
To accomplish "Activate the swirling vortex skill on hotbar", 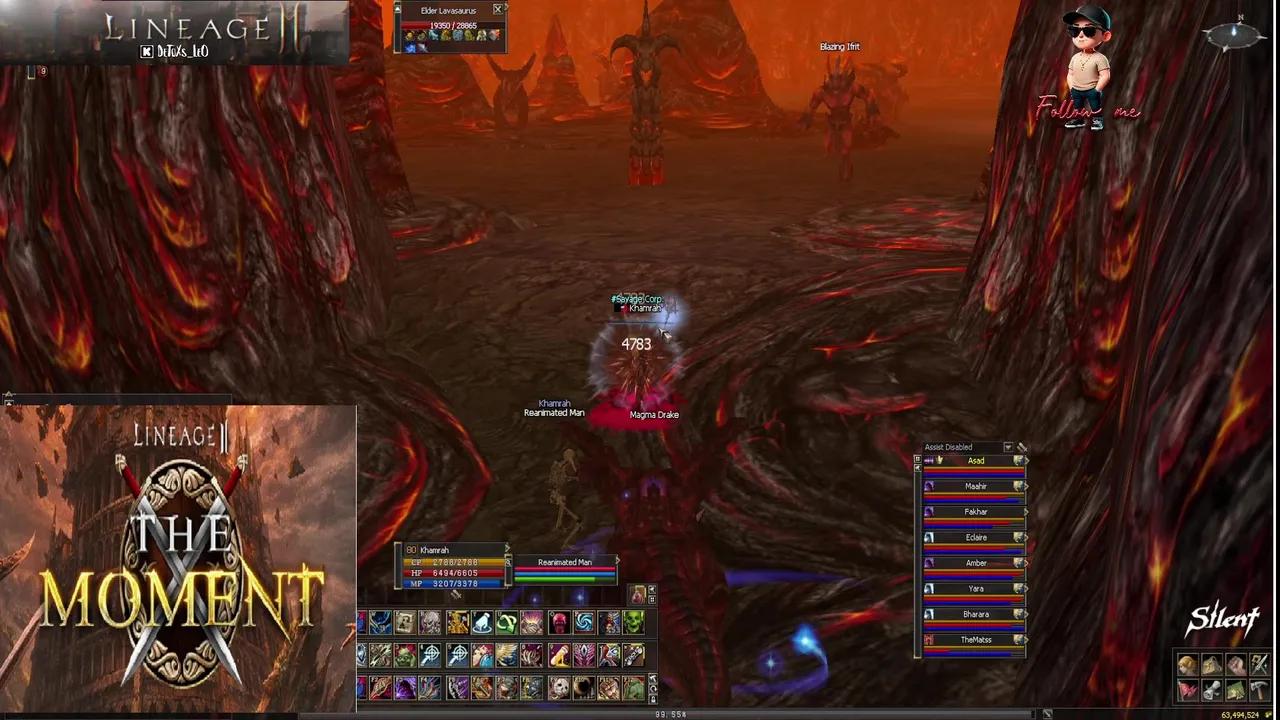I will click(583, 622).
